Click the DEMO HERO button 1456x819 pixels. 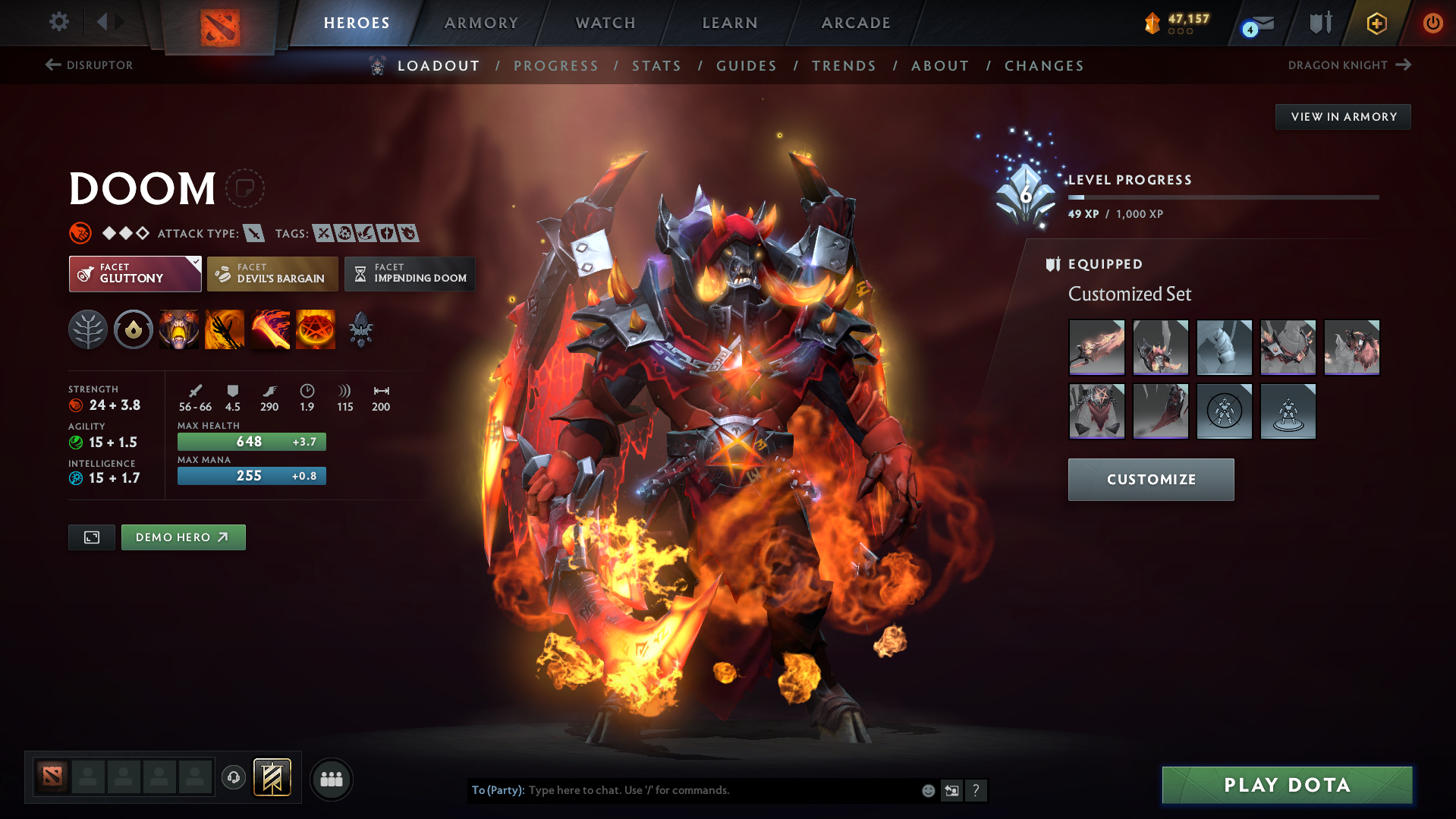183,537
